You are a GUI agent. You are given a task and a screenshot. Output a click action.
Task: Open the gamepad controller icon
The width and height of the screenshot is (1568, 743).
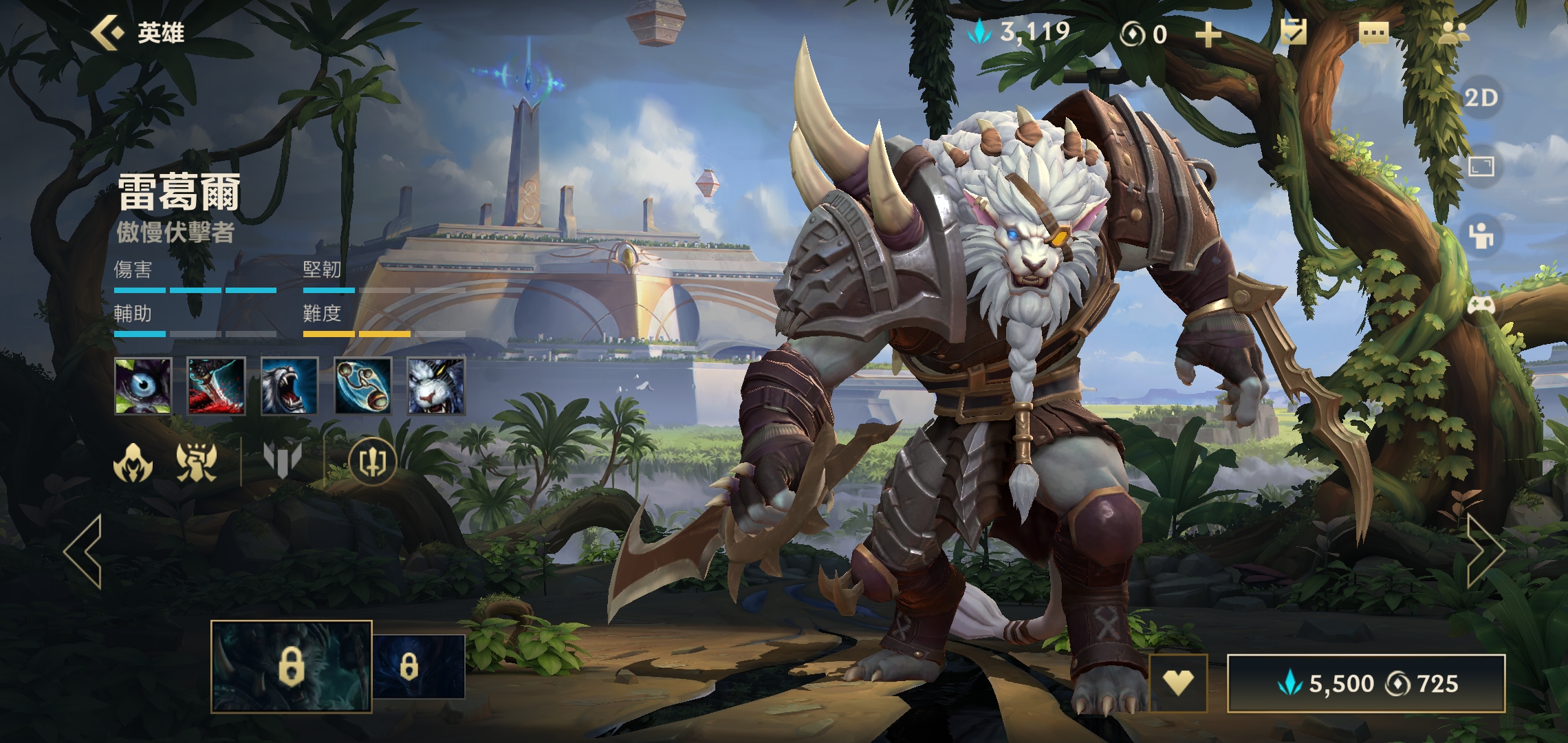tap(1481, 305)
